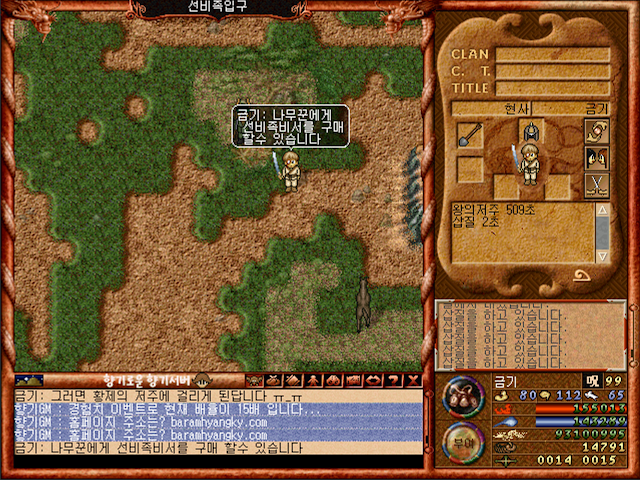640x480 pixels.
Task: Select the shovel equipment slot
Action: [x=470, y=135]
